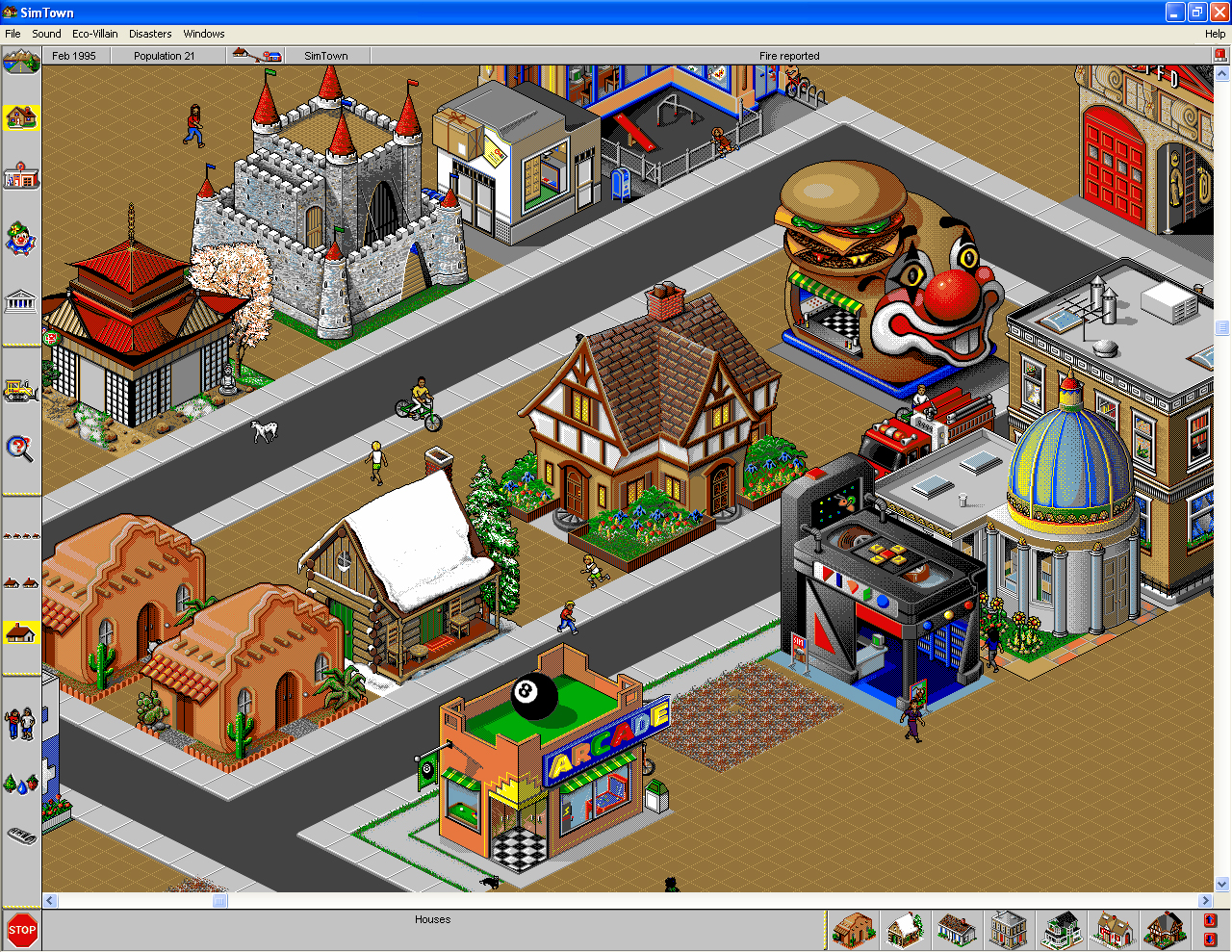This screenshot has width=1232, height=952.
Task: Select the adobe house thumbnail
Action: [x=854, y=930]
